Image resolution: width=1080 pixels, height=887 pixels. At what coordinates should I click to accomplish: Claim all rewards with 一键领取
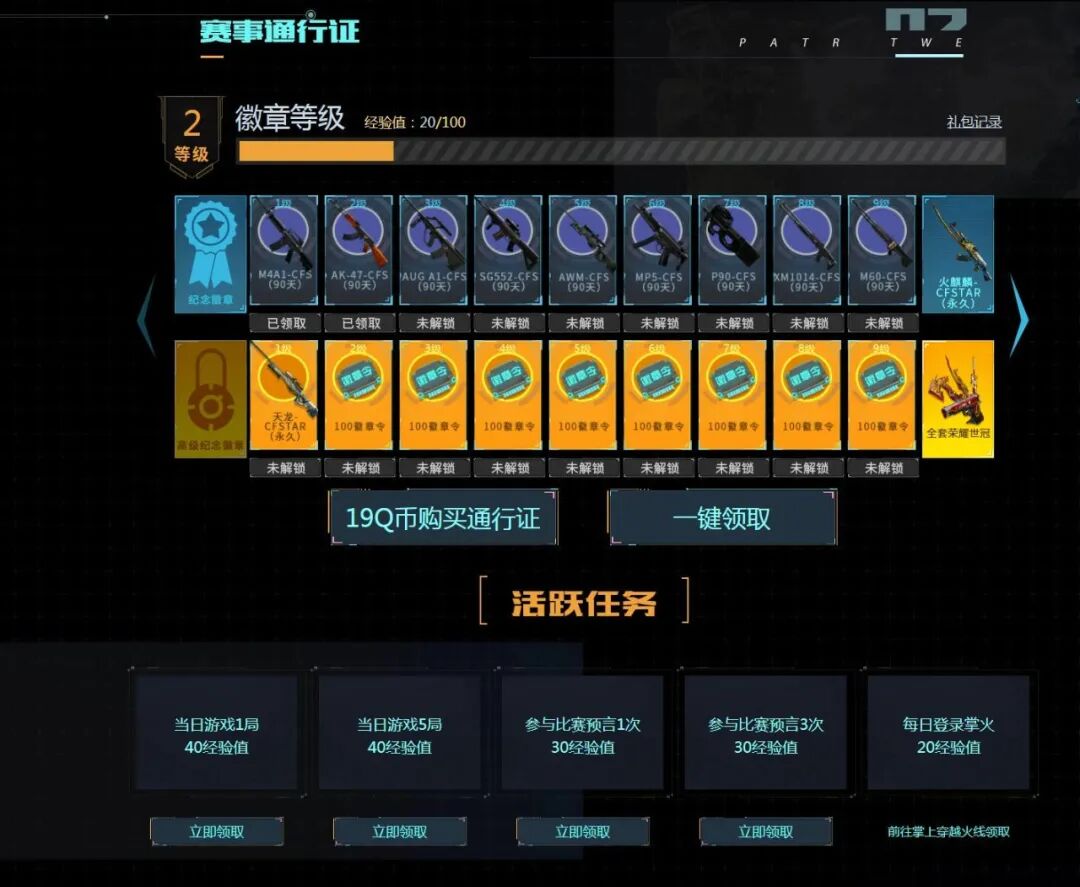pyautogui.click(x=722, y=518)
